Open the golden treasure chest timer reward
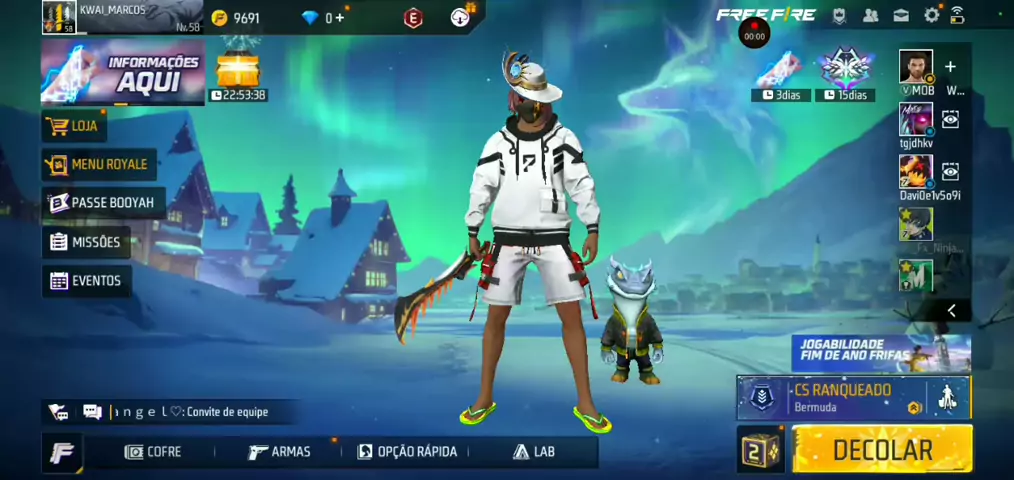The height and width of the screenshot is (480, 1014). click(238, 70)
